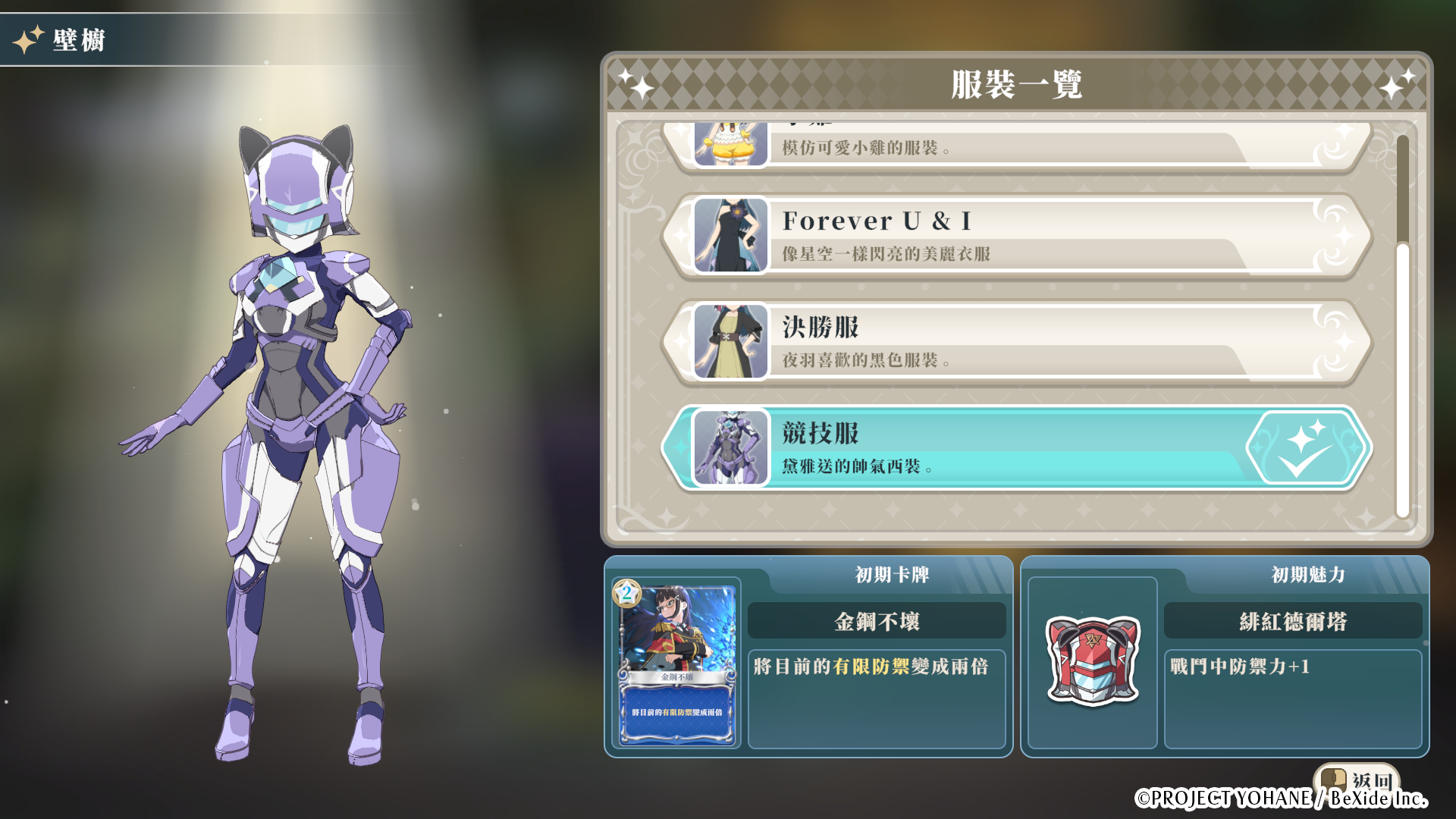Click the 服裝一覽 panel title
1456x819 pixels.
pos(1020,85)
